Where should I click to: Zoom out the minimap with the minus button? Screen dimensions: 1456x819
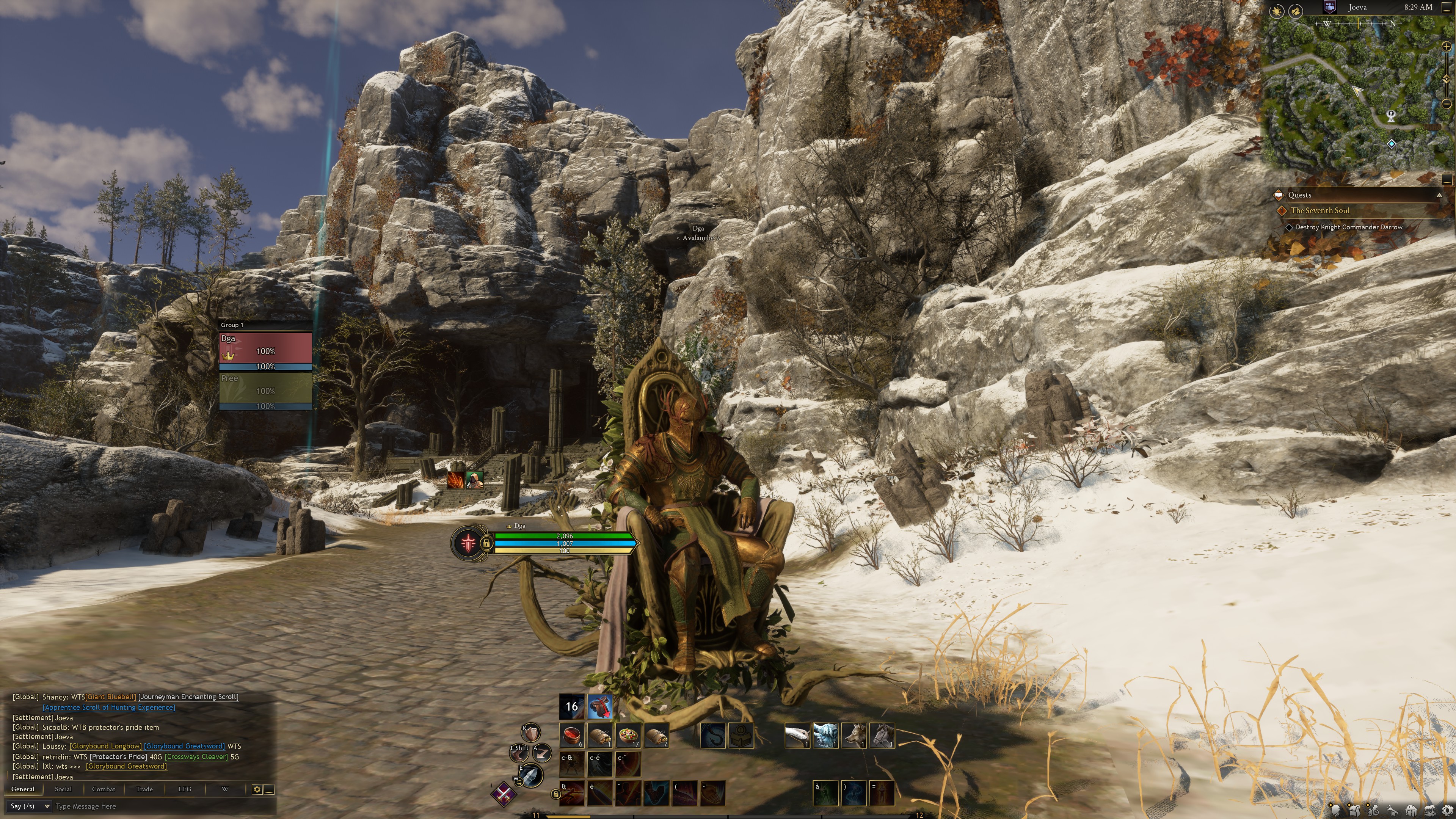click(x=1447, y=104)
